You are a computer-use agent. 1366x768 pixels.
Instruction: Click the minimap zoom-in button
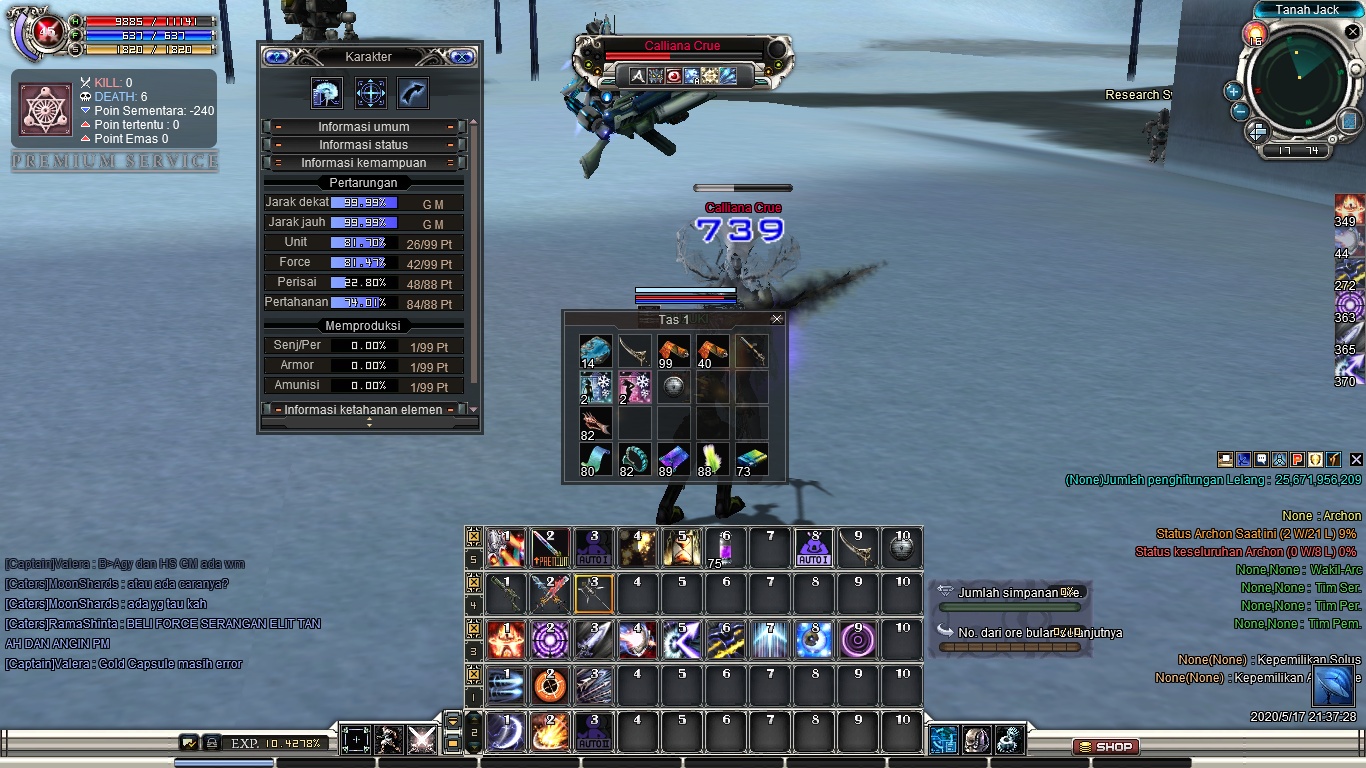(x=1233, y=93)
